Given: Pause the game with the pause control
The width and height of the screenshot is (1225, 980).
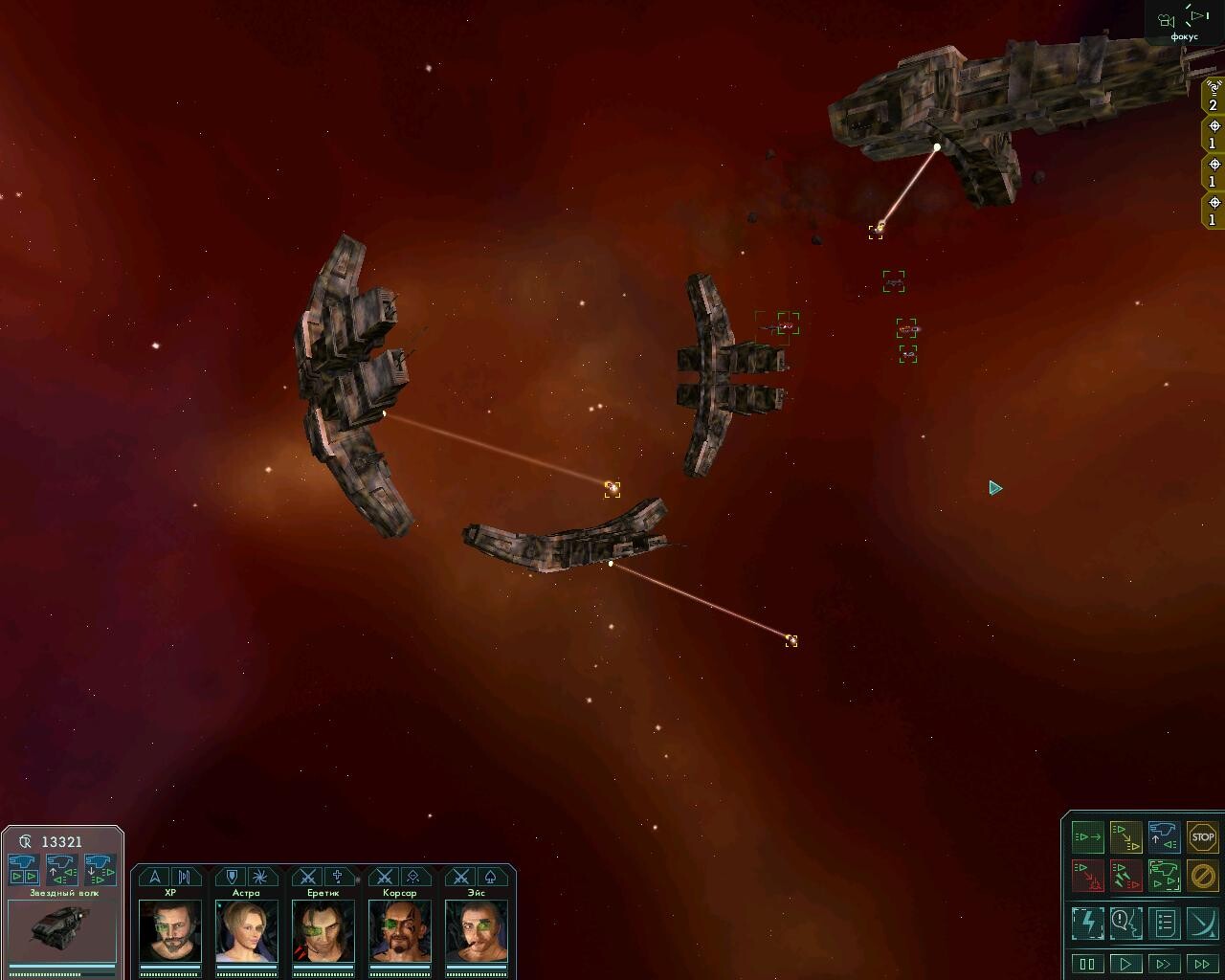Looking at the screenshot, I should (x=1087, y=964).
